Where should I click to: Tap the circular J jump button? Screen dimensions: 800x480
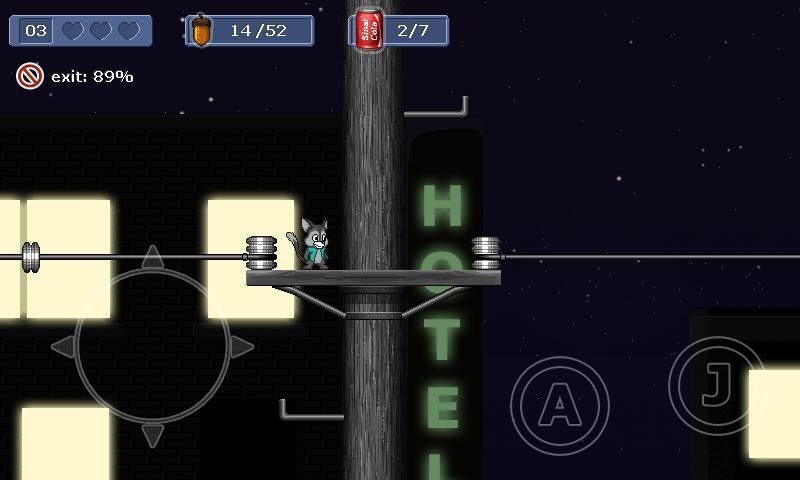click(716, 385)
